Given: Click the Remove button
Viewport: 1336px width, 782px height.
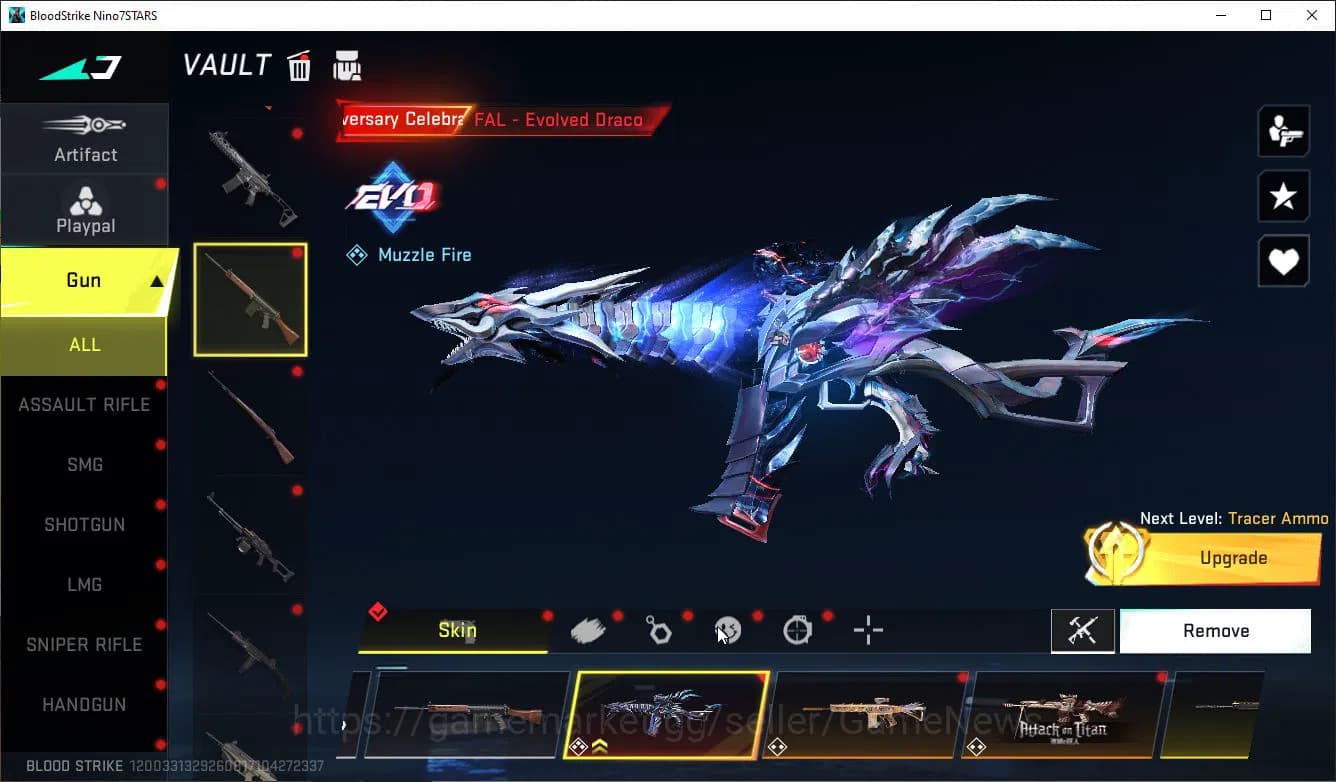Looking at the screenshot, I should click(x=1215, y=630).
